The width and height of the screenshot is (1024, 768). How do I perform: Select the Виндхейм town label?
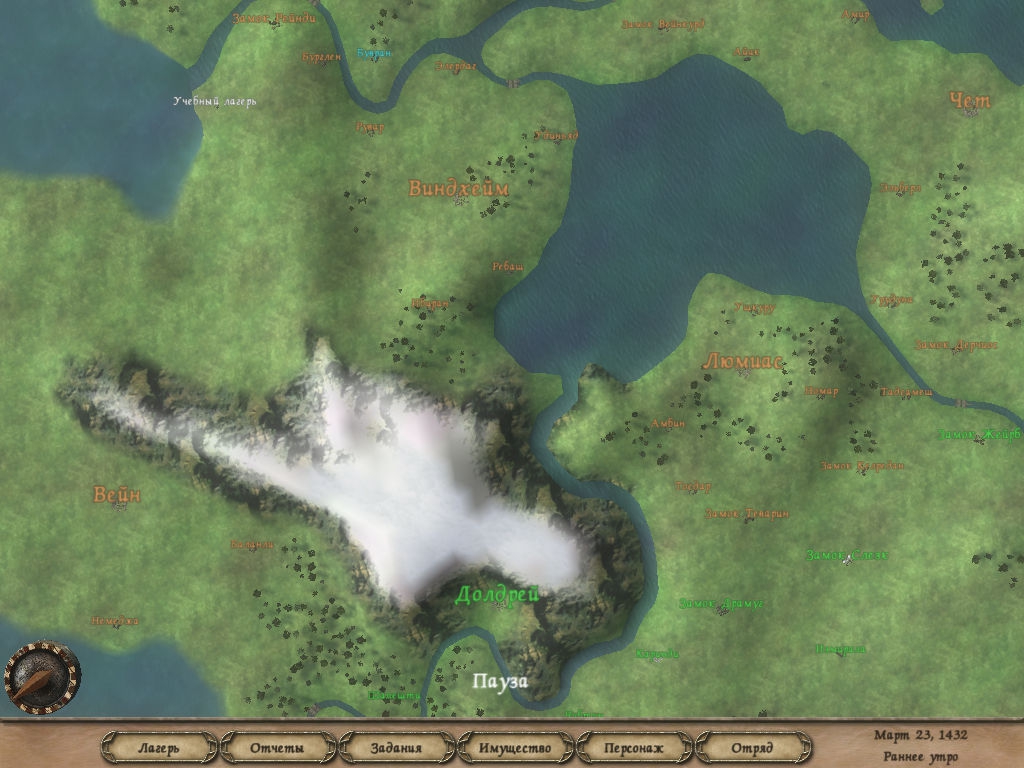pos(458,188)
